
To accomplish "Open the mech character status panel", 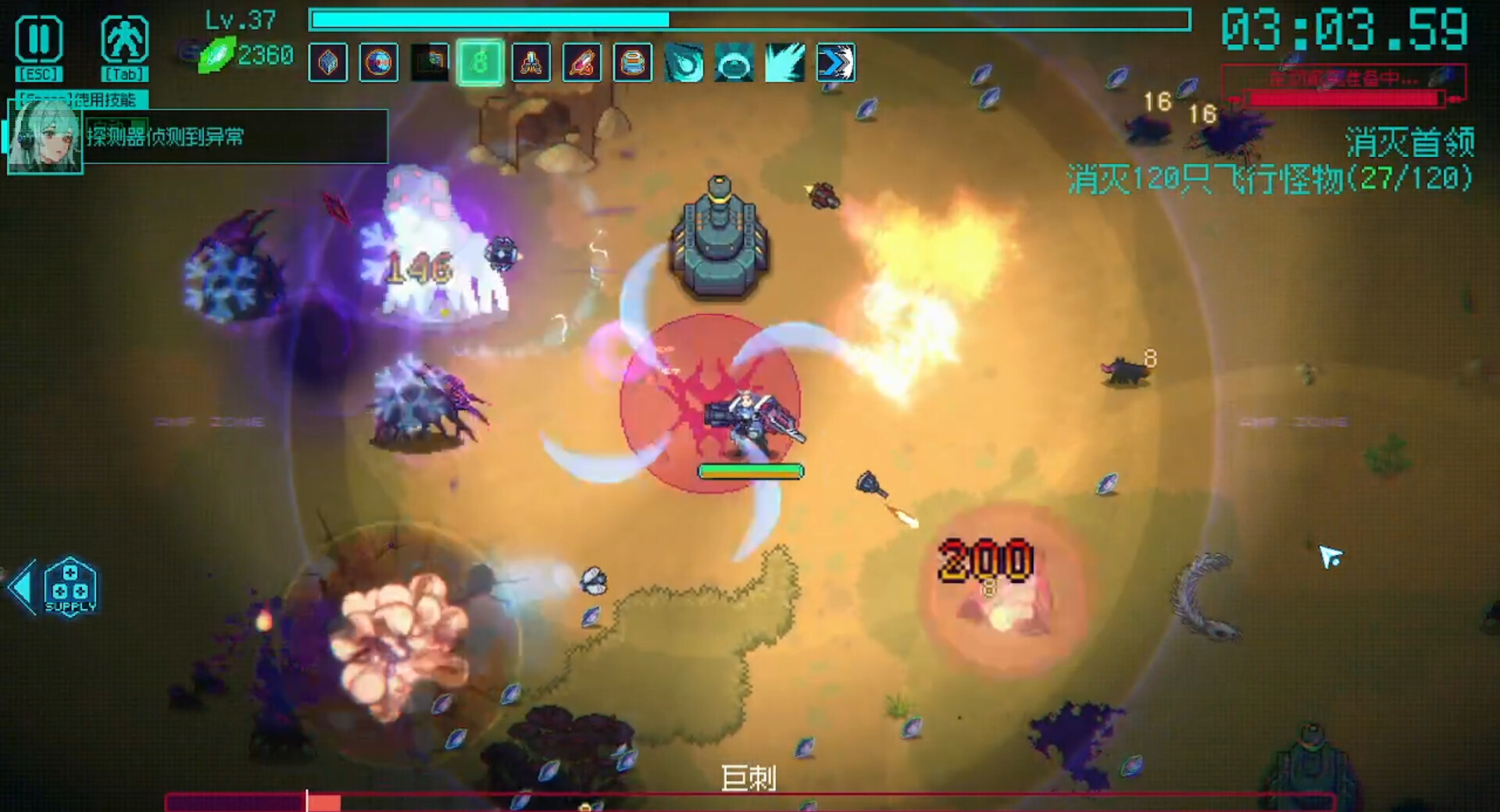I will click(124, 39).
